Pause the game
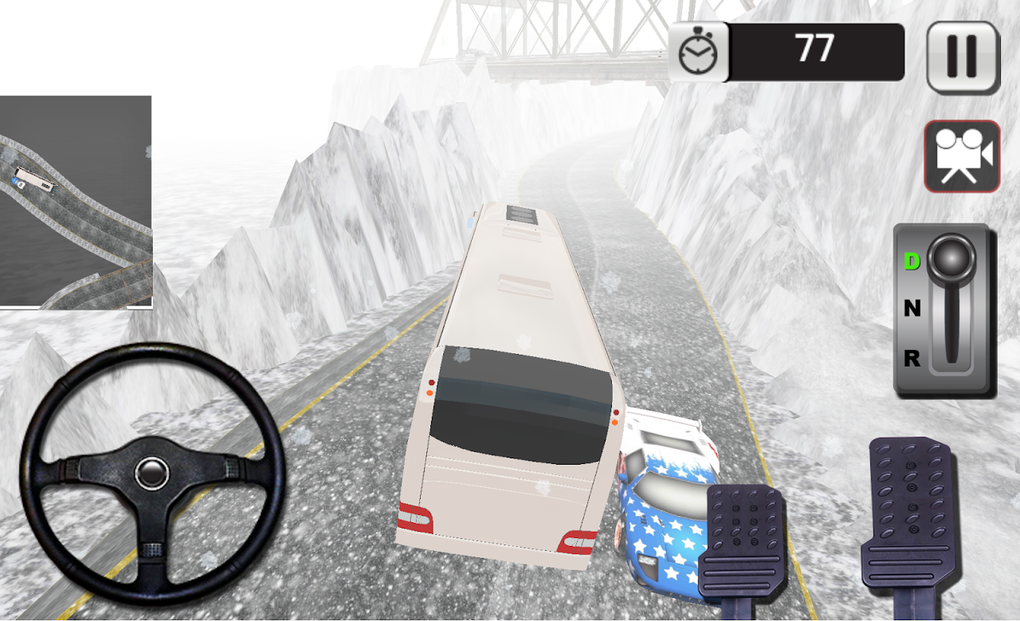 point(962,57)
